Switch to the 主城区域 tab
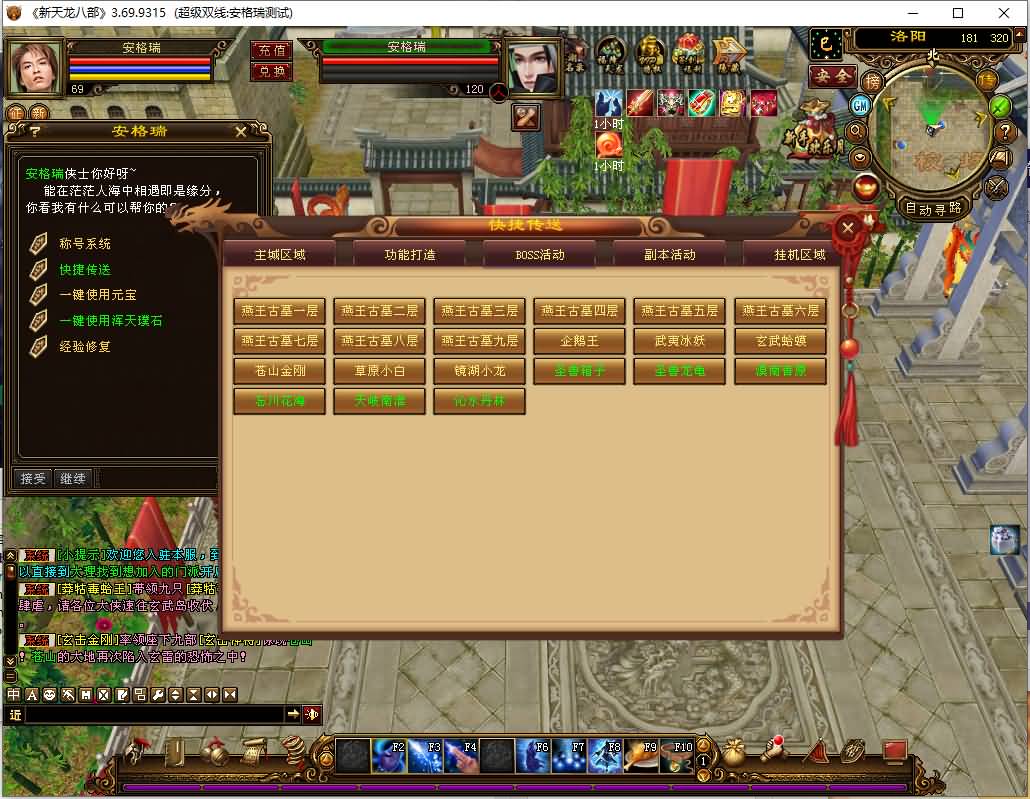Image resolution: width=1030 pixels, height=799 pixels. click(x=279, y=254)
